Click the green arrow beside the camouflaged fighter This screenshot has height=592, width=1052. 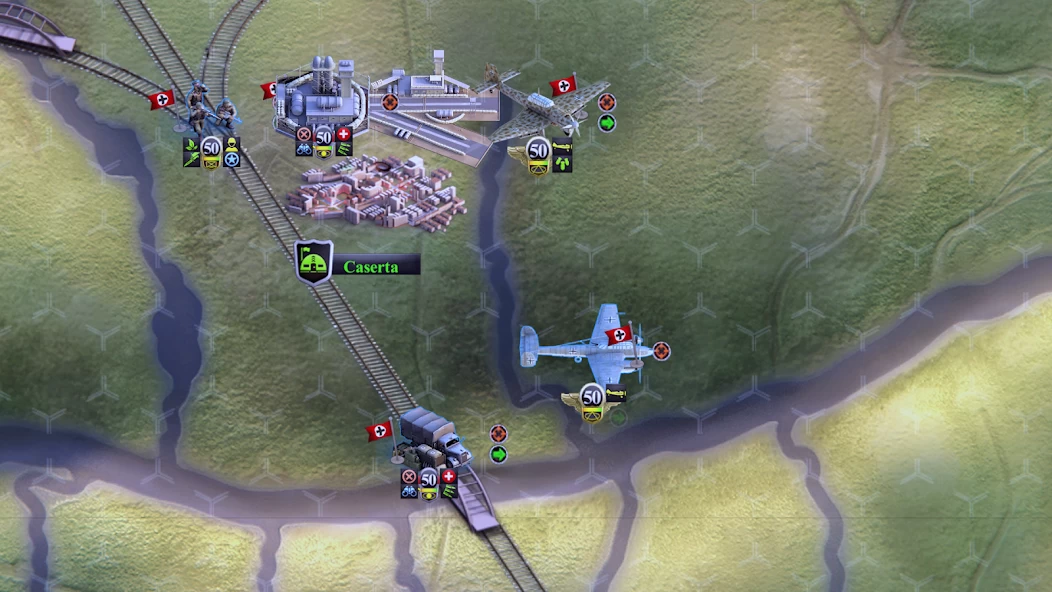[x=607, y=123]
